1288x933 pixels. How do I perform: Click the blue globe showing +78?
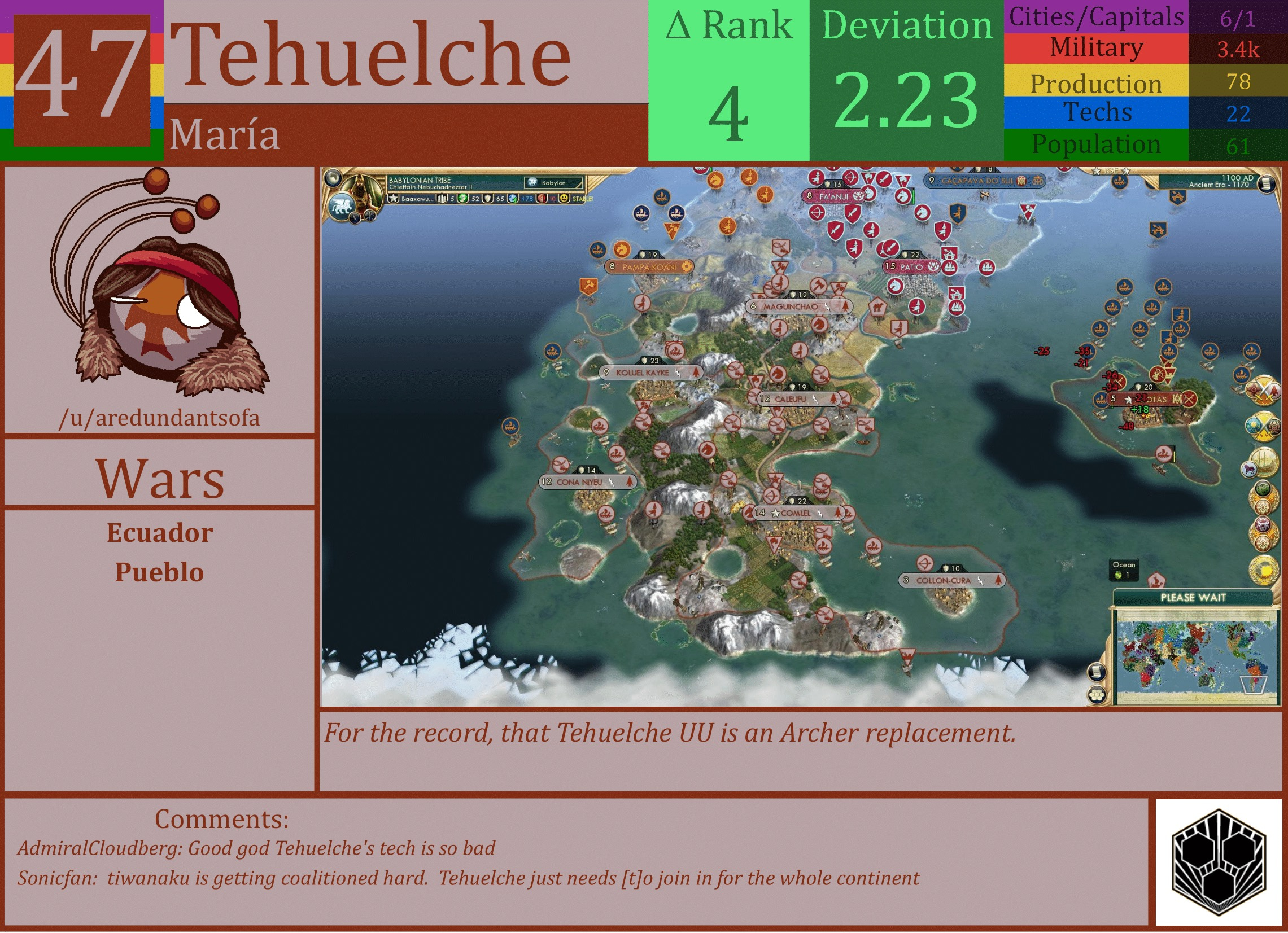point(513,200)
